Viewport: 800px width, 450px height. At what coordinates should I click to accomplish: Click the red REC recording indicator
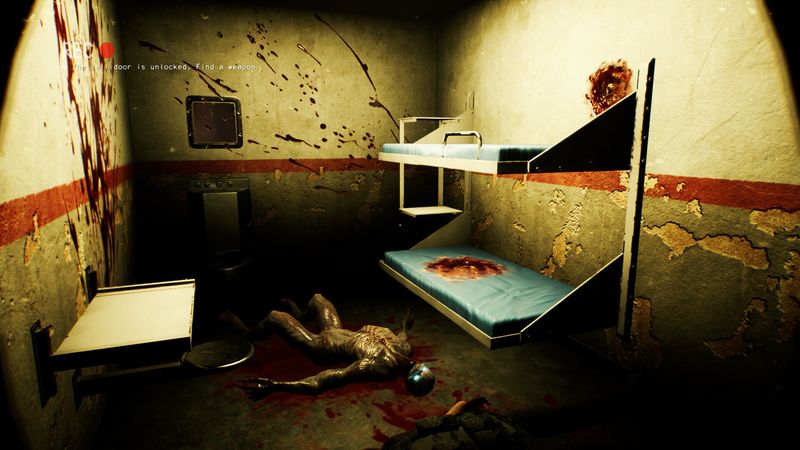tap(105, 49)
